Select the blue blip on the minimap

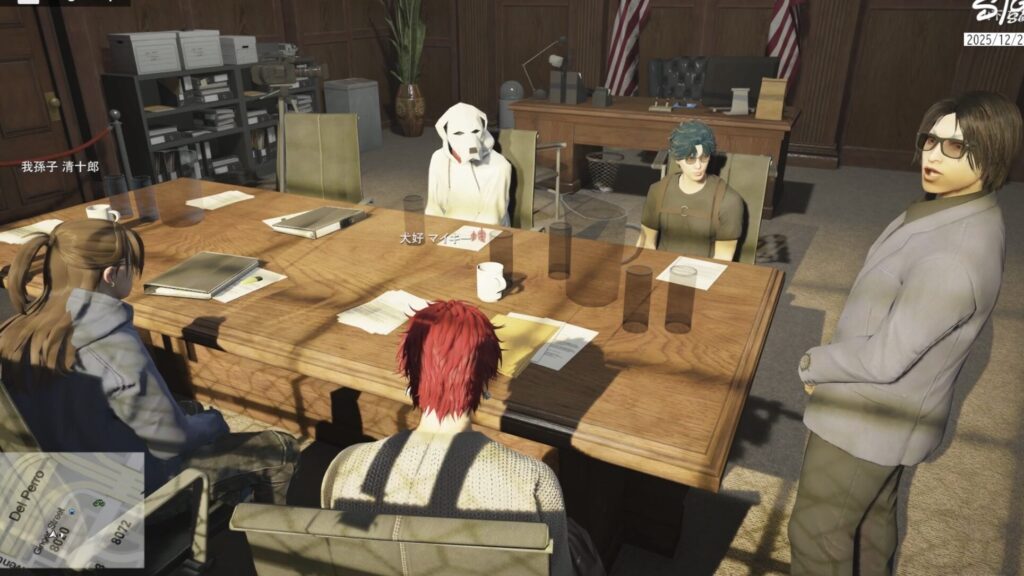tap(72, 512)
